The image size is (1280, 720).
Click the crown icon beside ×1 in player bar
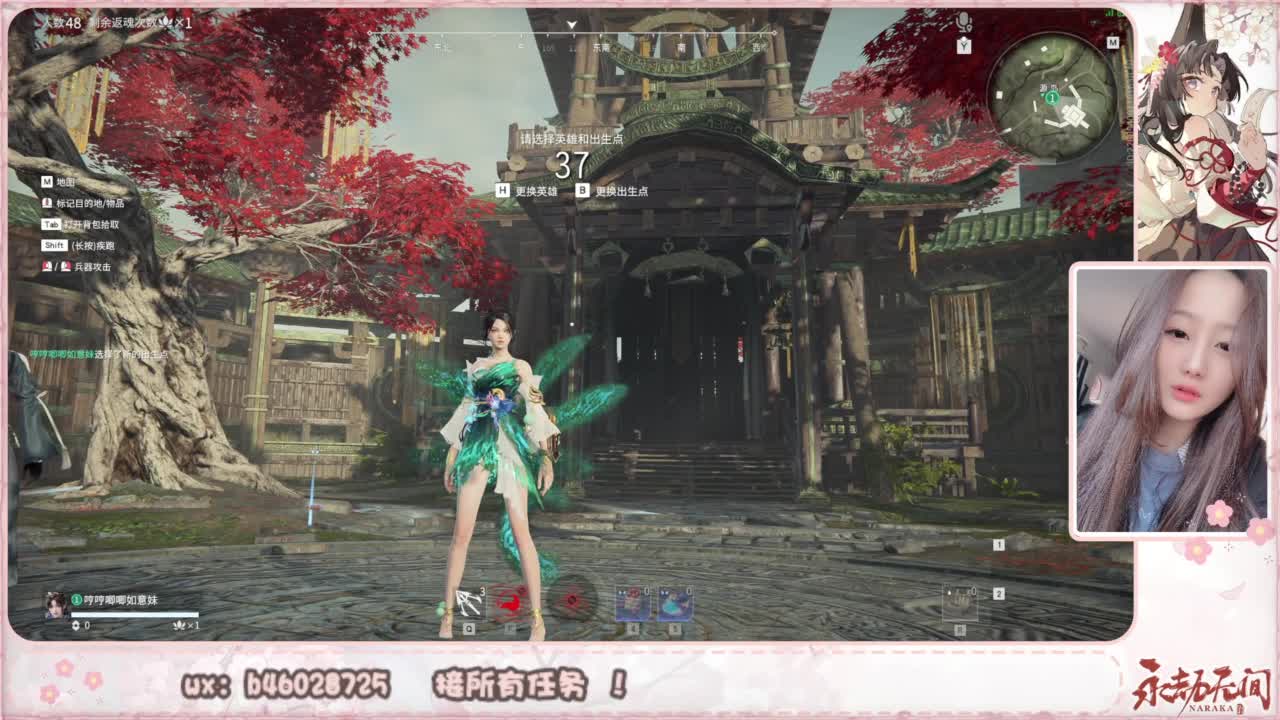point(180,626)
